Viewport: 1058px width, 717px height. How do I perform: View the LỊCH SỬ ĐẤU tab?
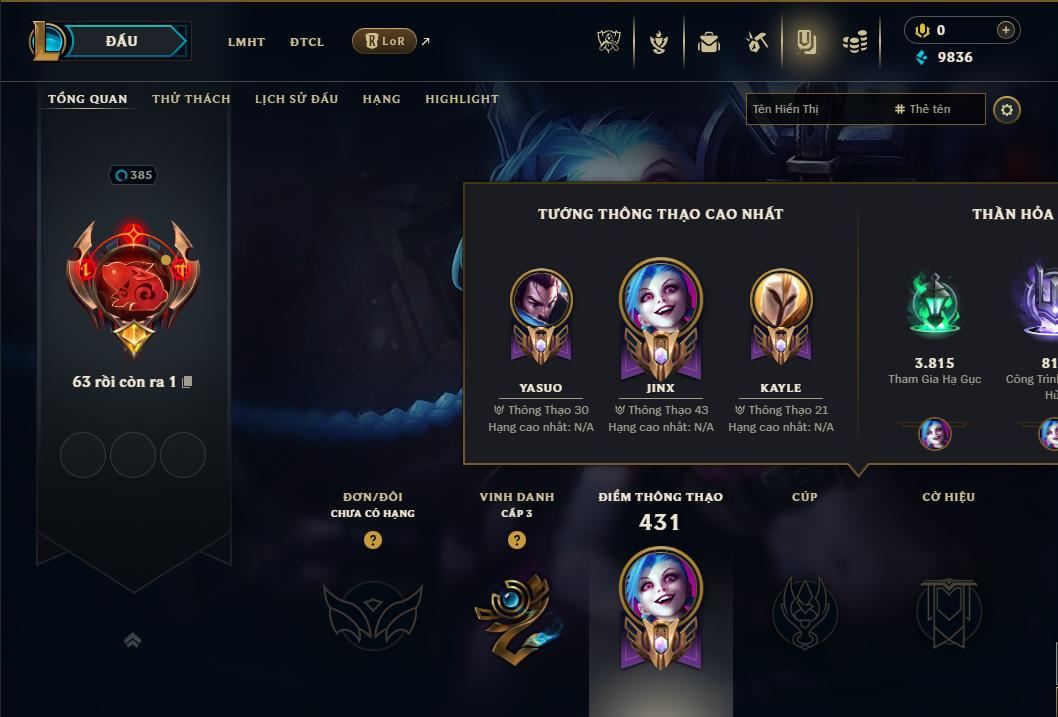click(x=296, y=99)
